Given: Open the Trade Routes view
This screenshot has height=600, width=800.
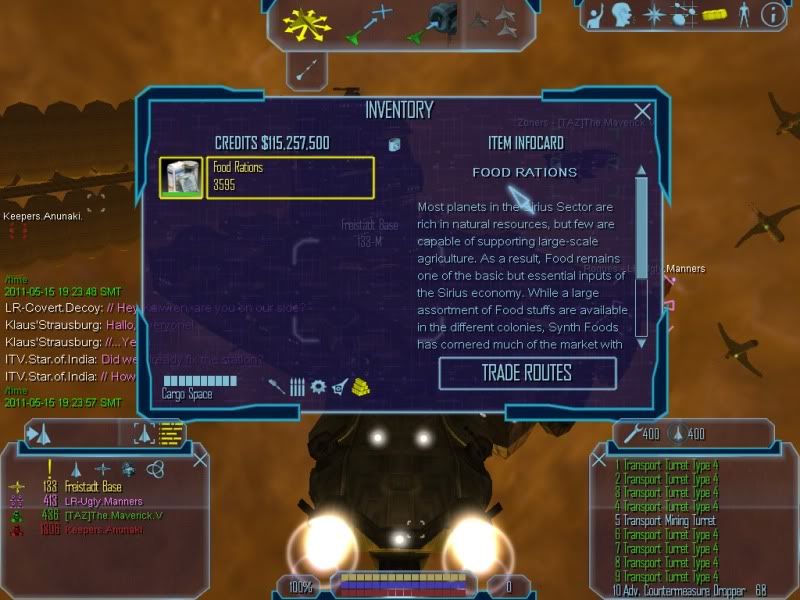Looking at the screenshot, I should tap(527, 373).
